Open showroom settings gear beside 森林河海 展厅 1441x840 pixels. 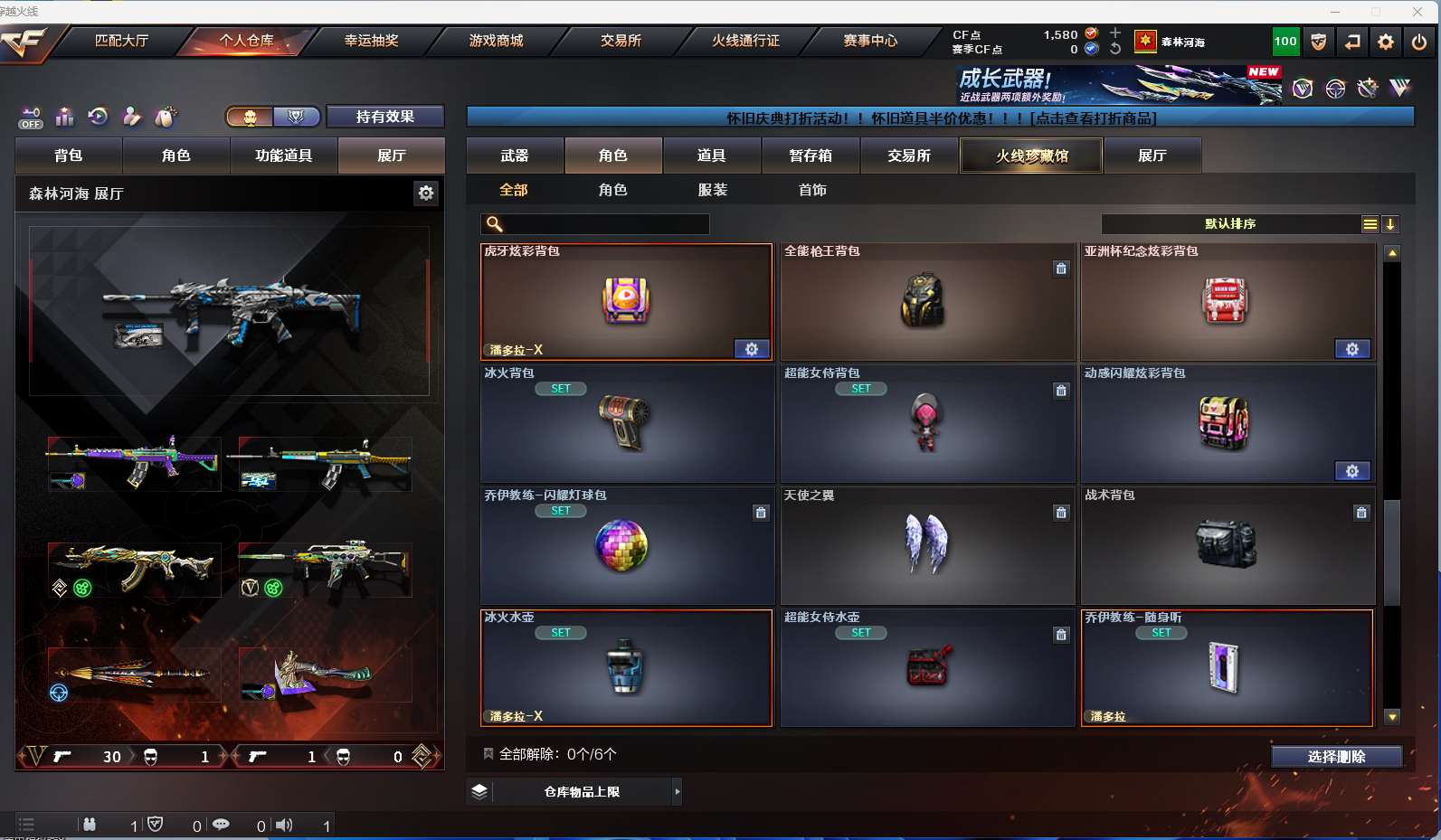[x=426, y=193]
